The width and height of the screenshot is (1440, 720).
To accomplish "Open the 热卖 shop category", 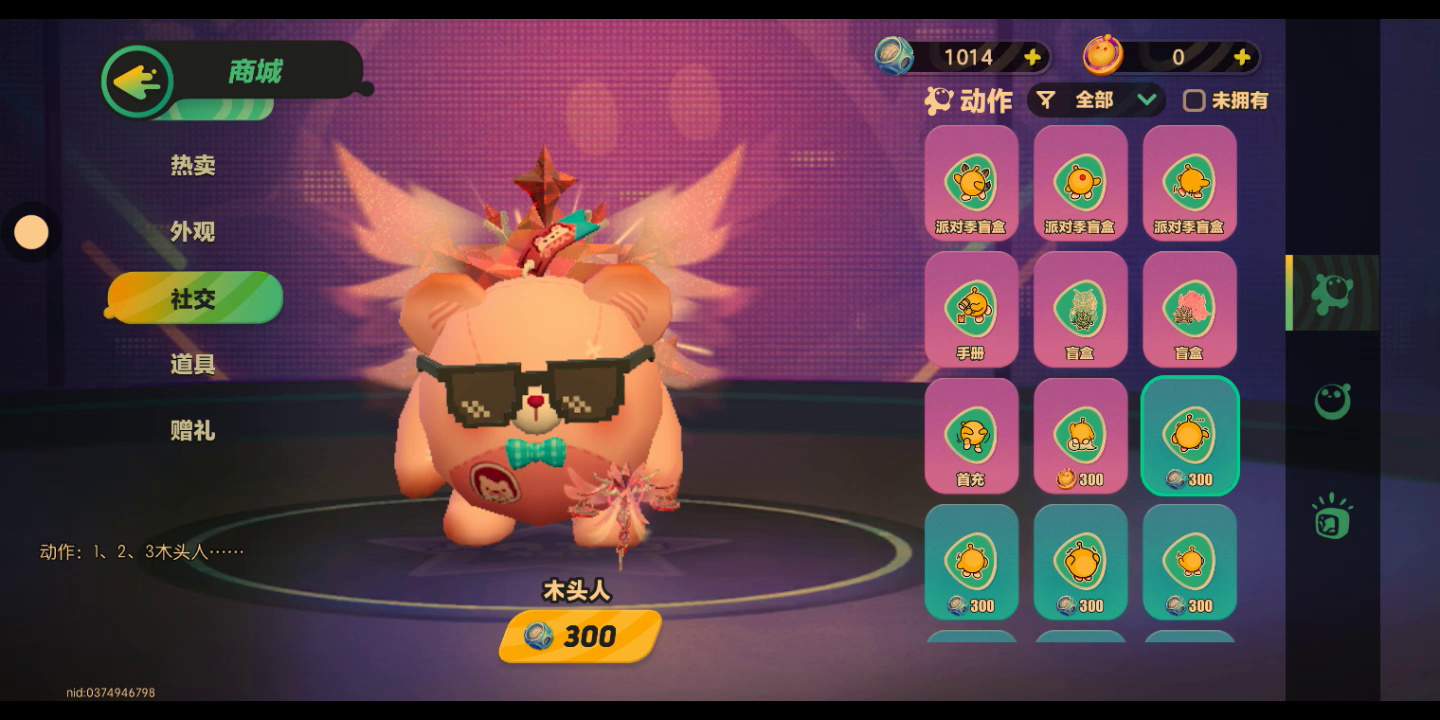I will point(193,165).
